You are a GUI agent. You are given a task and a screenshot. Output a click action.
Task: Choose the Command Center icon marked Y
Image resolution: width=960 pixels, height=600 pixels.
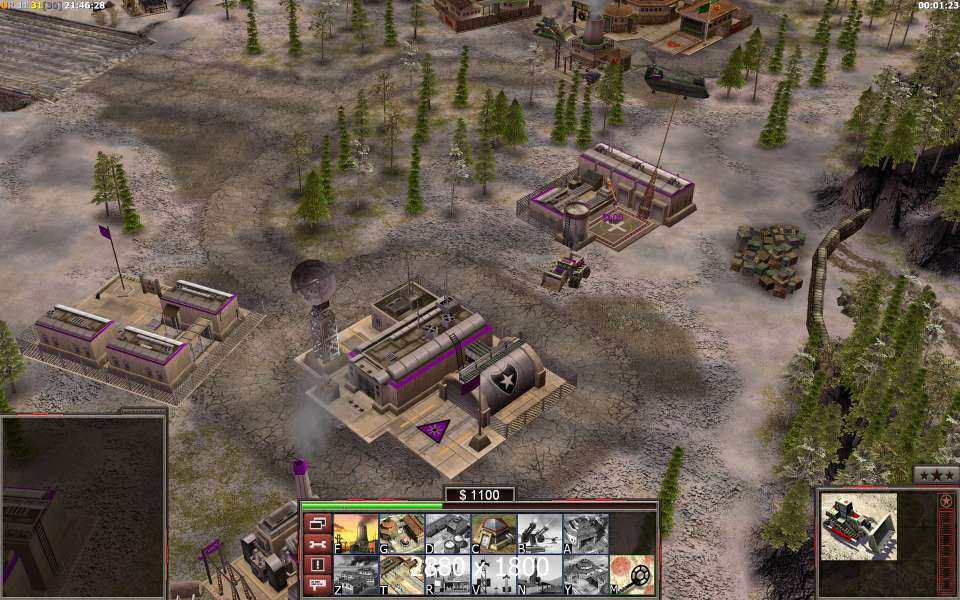coord(585,575)
